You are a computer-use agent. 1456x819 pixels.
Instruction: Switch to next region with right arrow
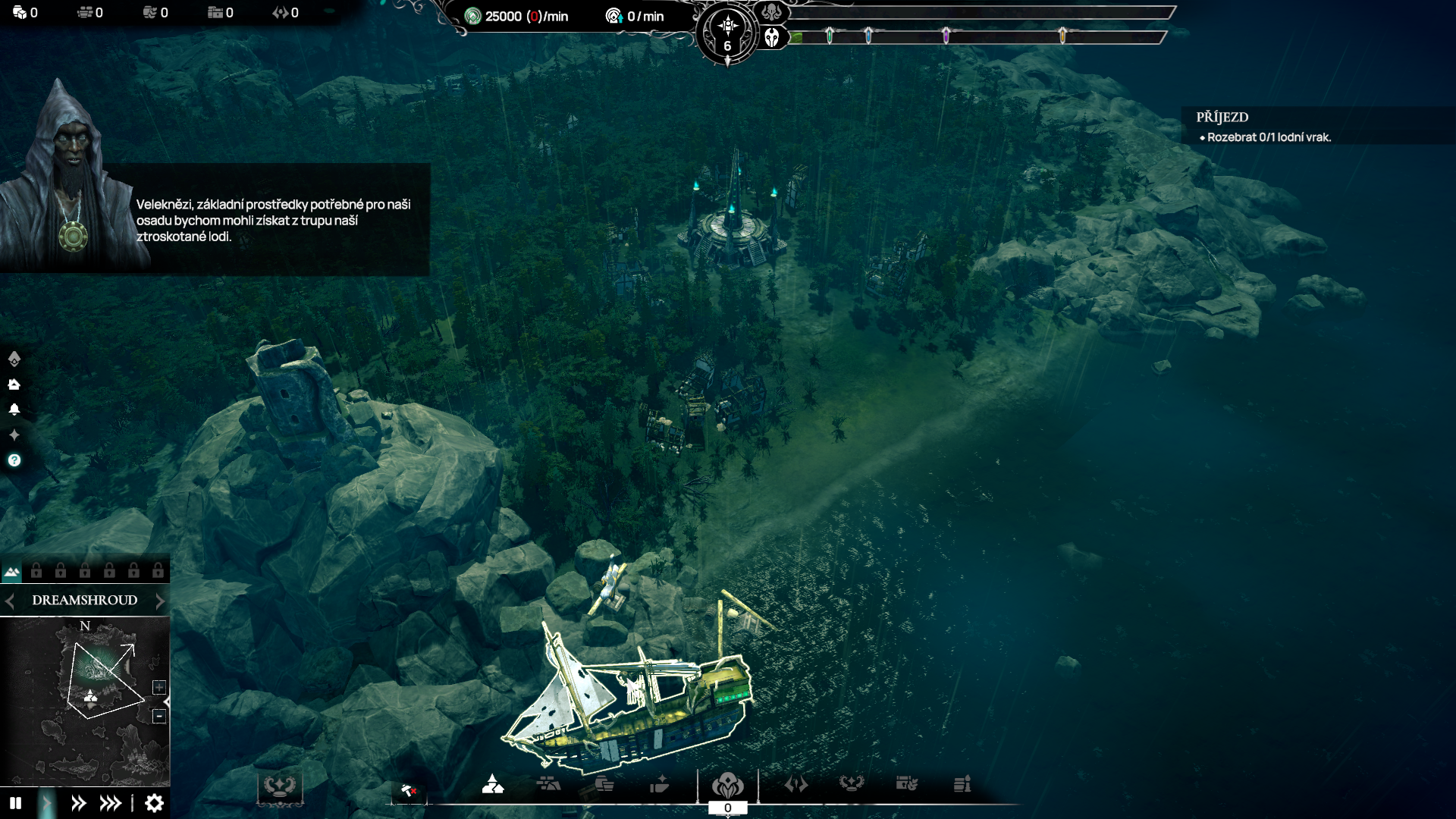[x=160, y=601]
